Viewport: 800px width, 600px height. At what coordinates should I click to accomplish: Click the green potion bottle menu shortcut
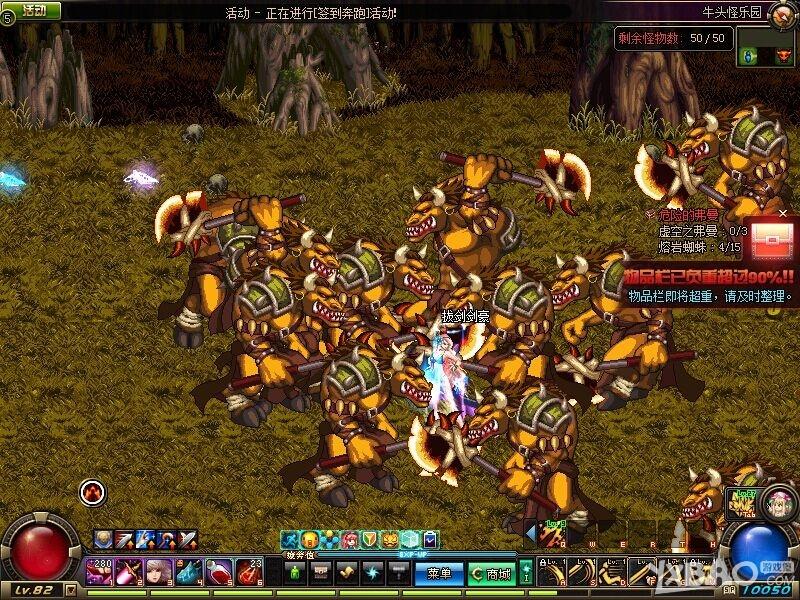[295, 573]
